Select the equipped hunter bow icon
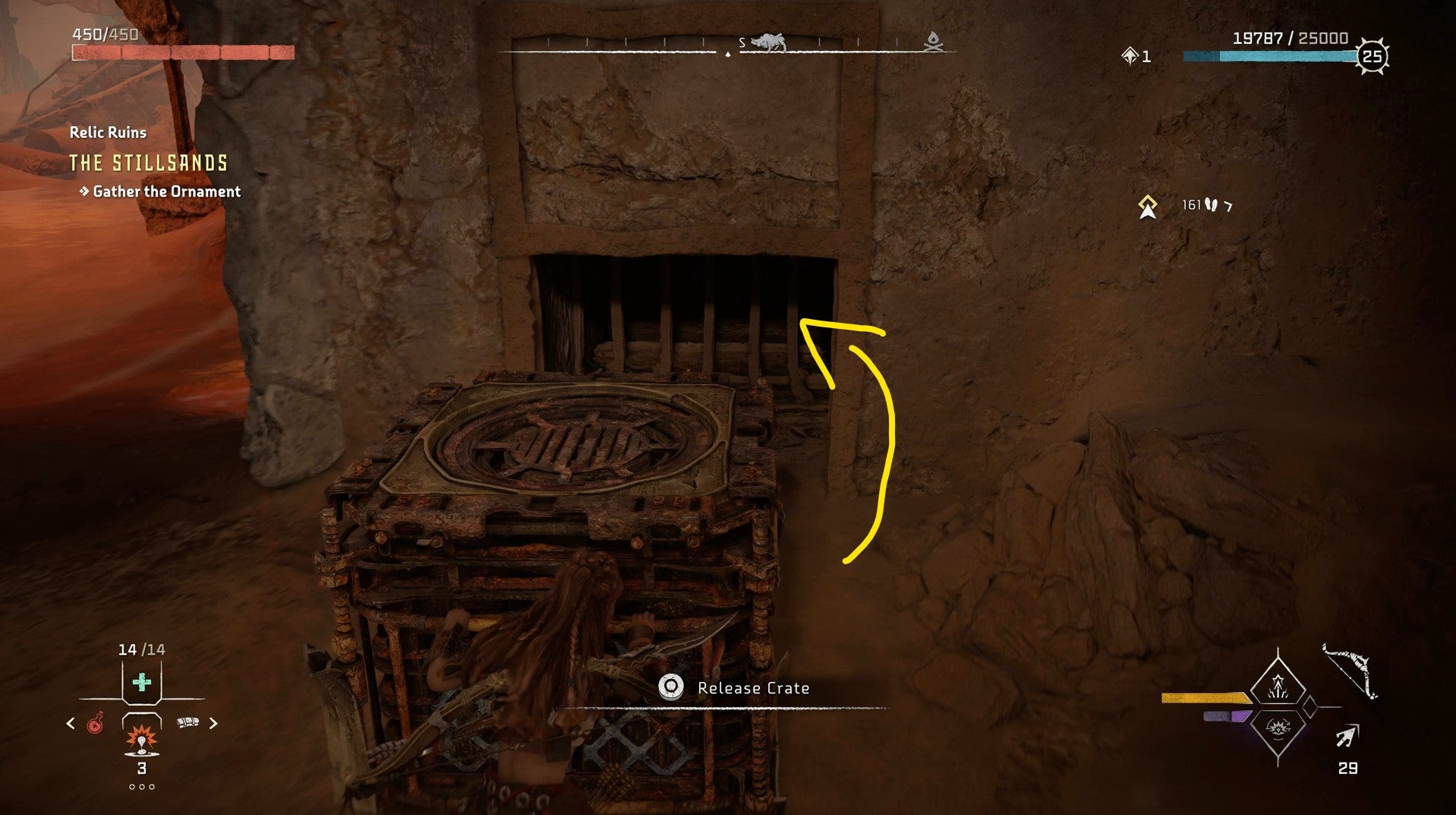1456x815 pixels. click(x=1350, y=672)
